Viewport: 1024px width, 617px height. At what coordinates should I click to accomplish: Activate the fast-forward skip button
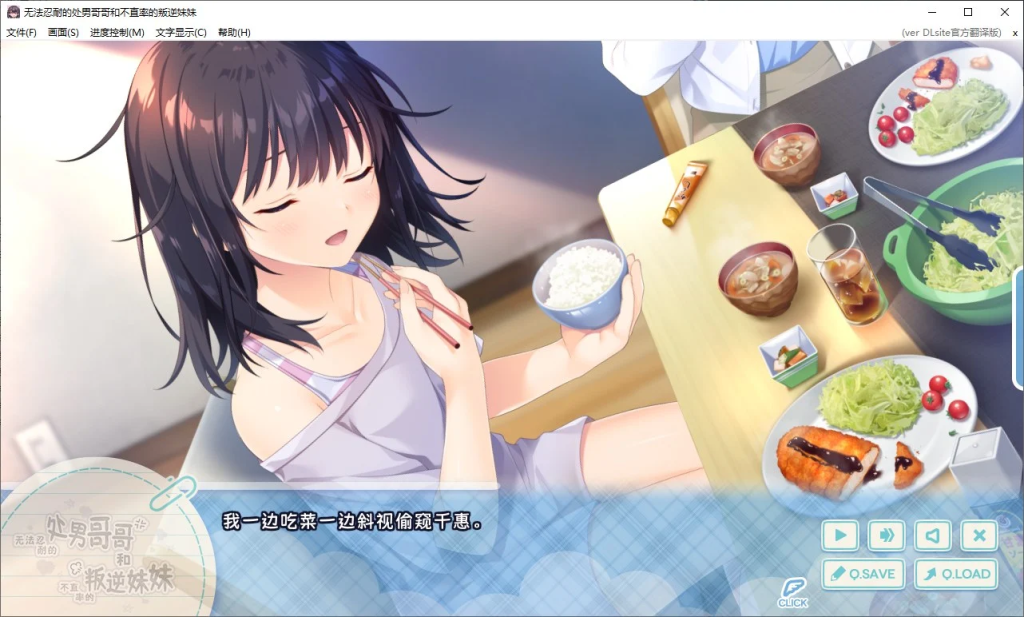click(886, 536)
